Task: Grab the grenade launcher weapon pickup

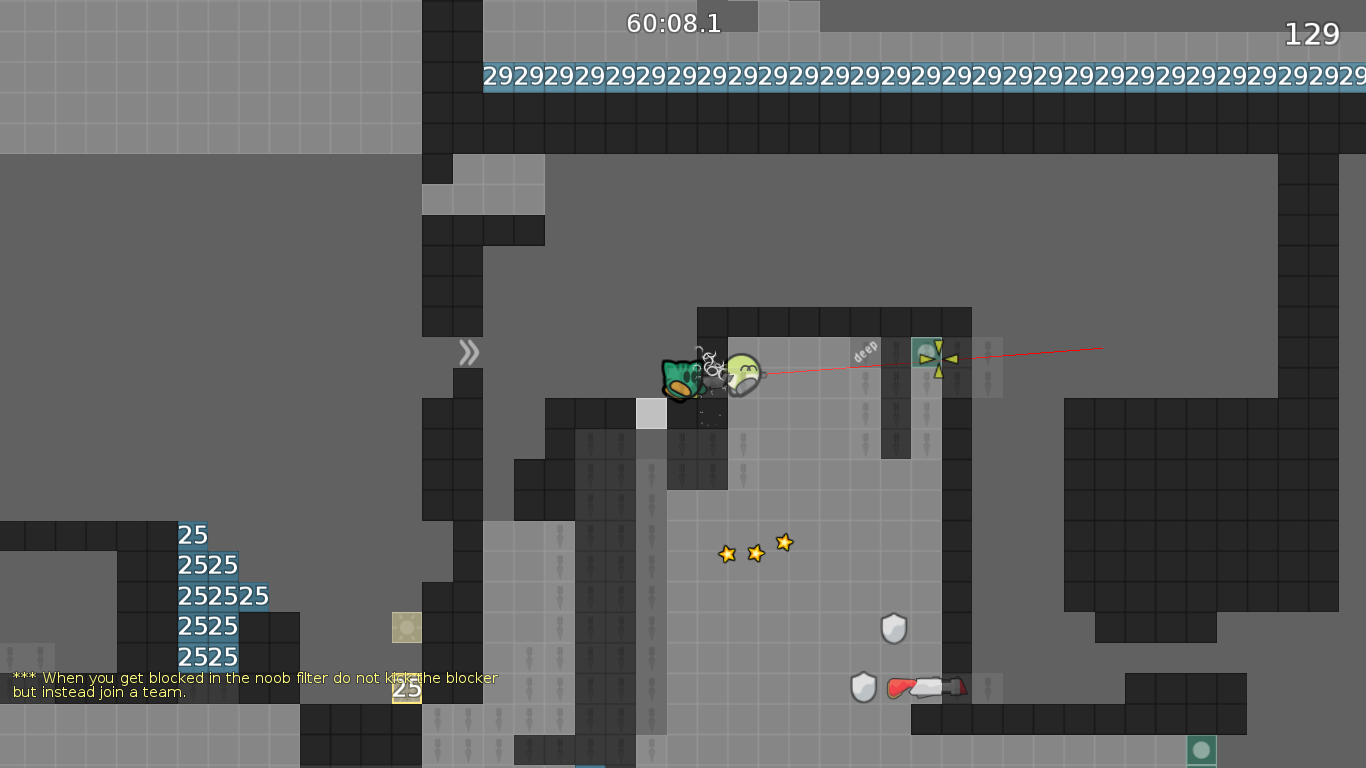Action: pyautogui.click(x=925, y=687)
